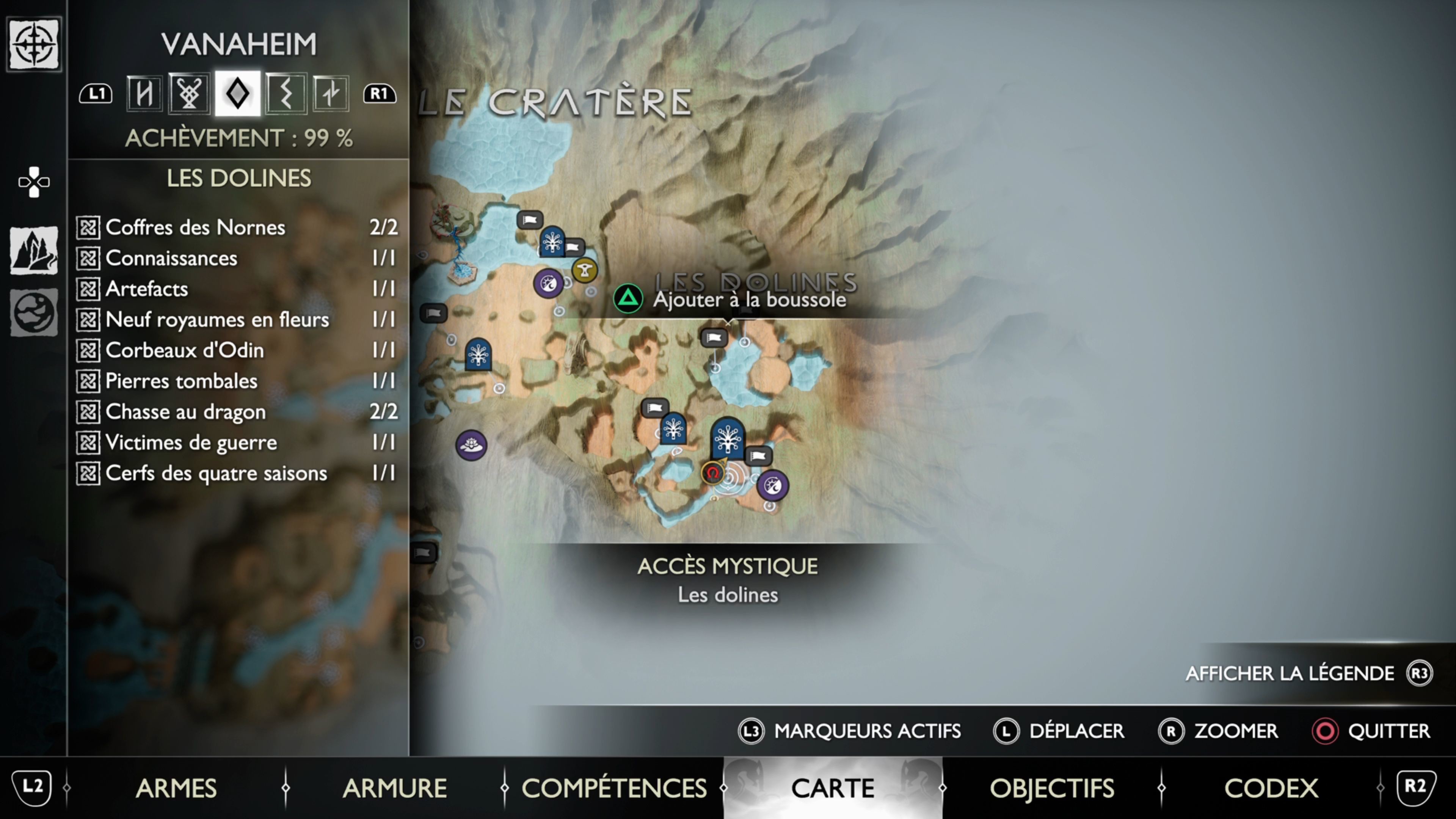This screenshot has width=1456, height=819.
Task: Toggle the Coffres des Nornes checkbox
Action: (x=88, y=227)
